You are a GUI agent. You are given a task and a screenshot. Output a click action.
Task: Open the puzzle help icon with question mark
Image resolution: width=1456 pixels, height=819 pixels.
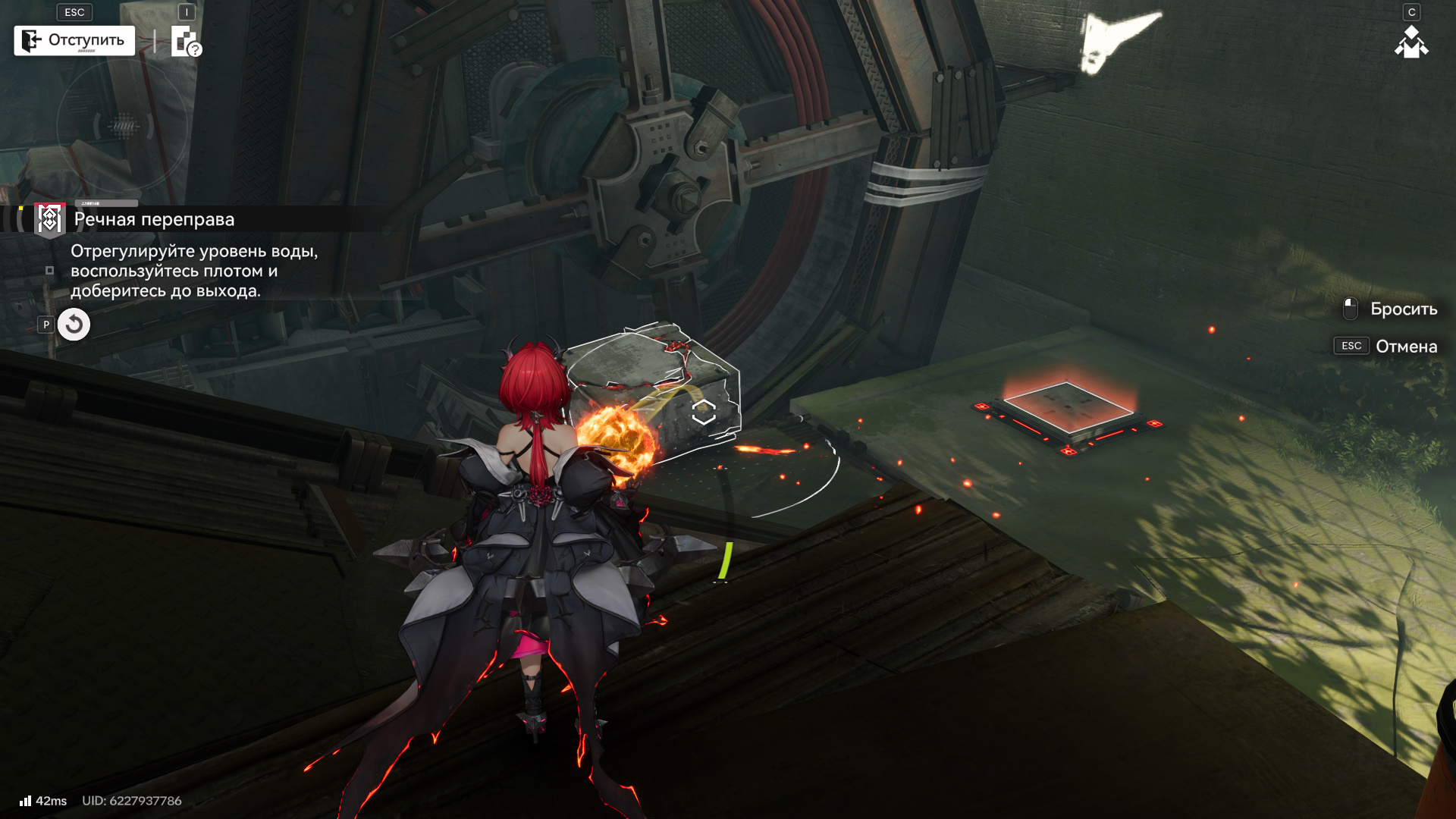[185, 42]
